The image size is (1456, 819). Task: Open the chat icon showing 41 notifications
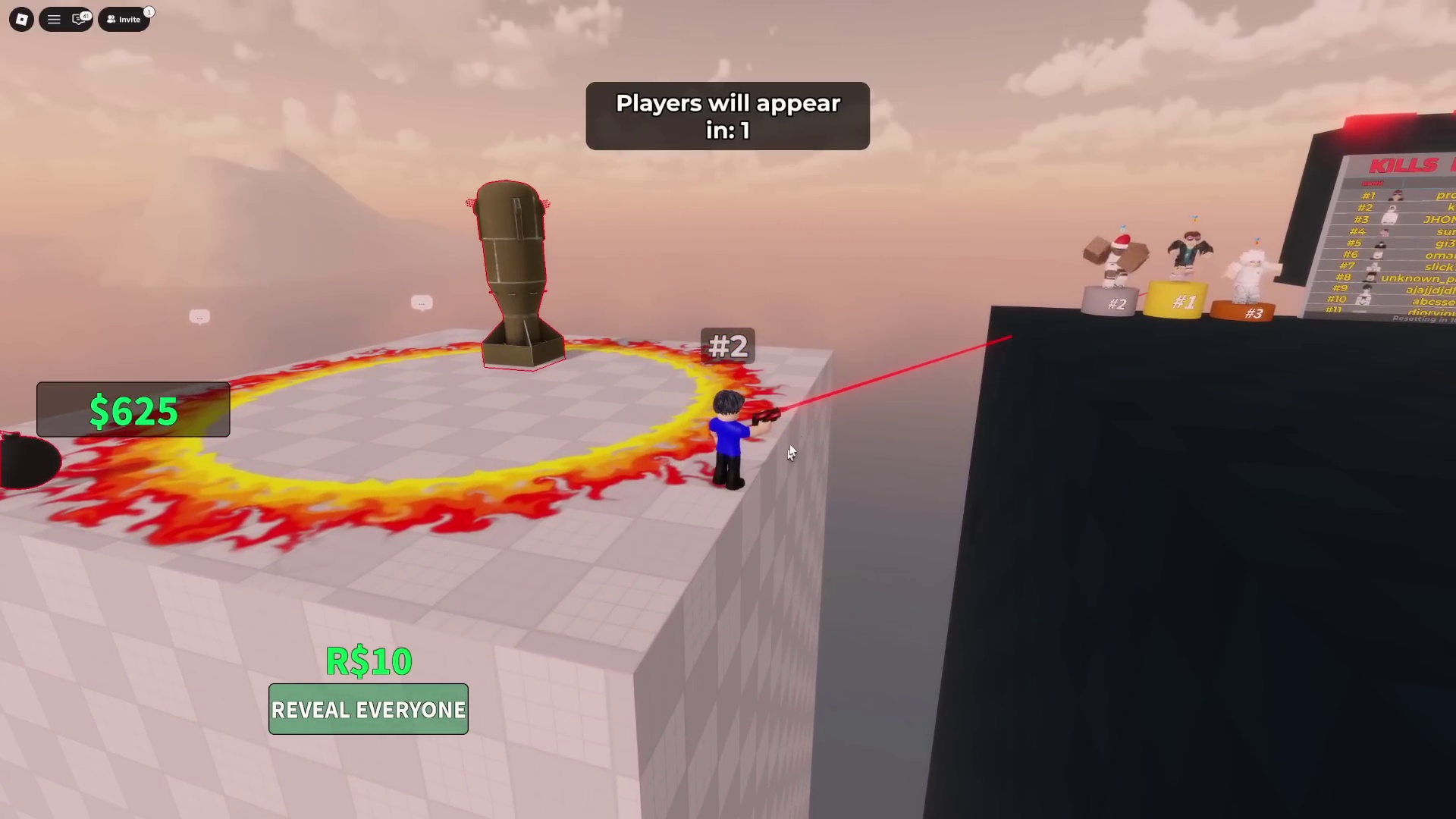click(78, 20)
